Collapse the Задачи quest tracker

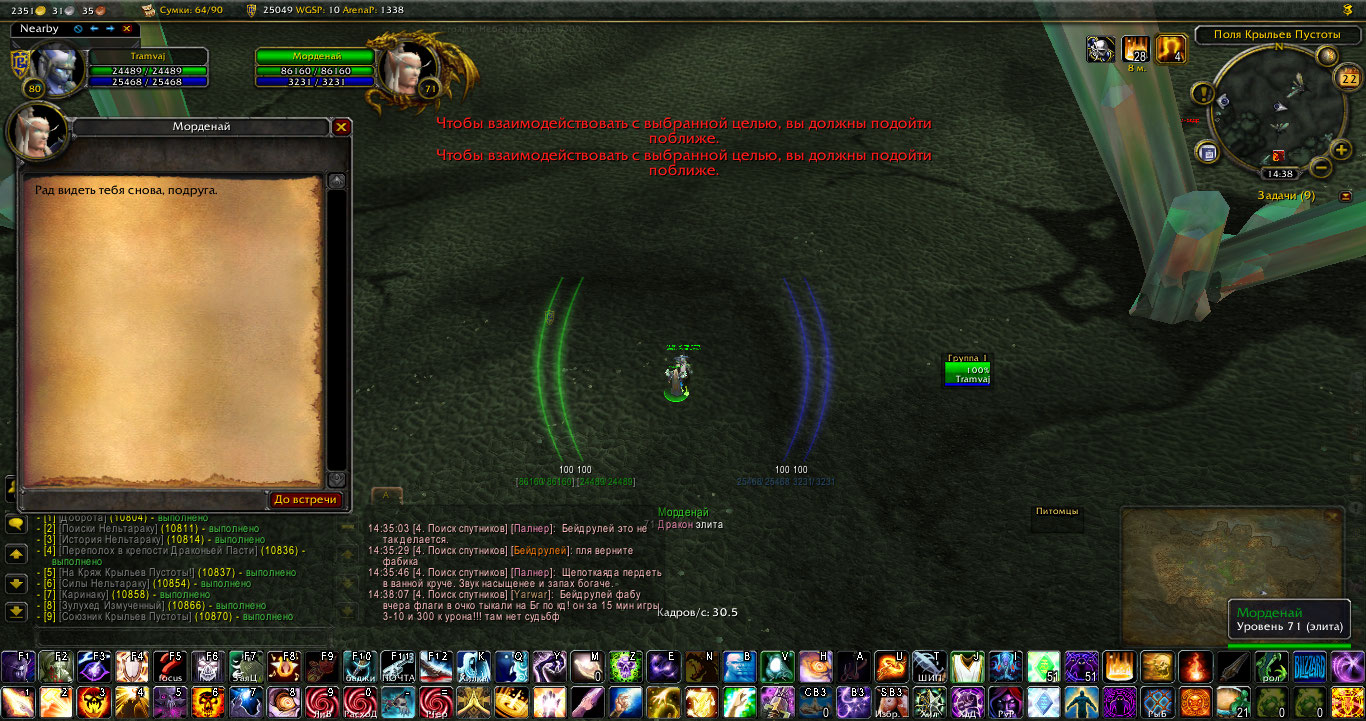coord(1346,196)
